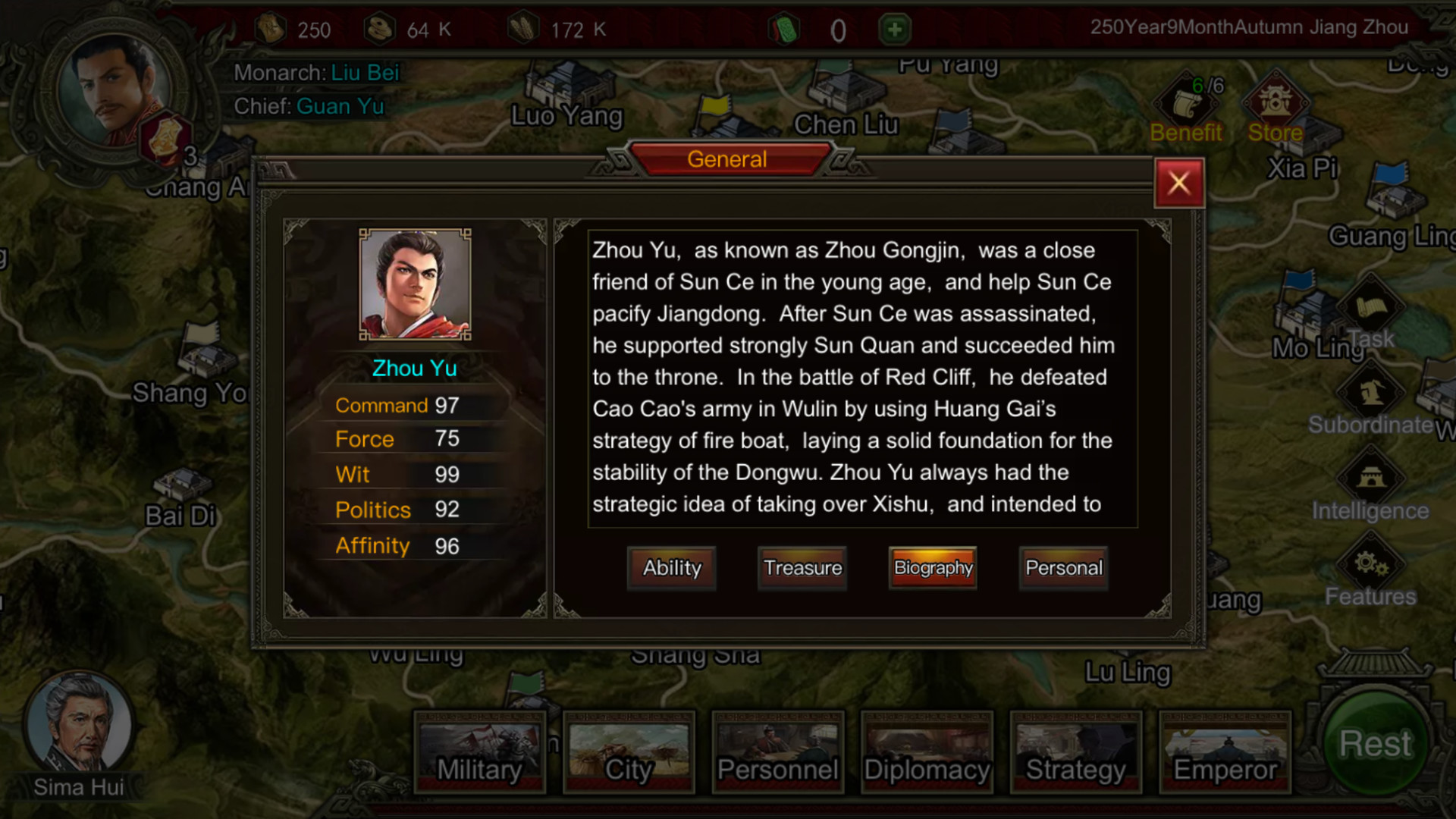The width and height of the screenshot is (1456, 819).
Task: Click Monarch Liu Bei link
Action: [x=364, y=73]
